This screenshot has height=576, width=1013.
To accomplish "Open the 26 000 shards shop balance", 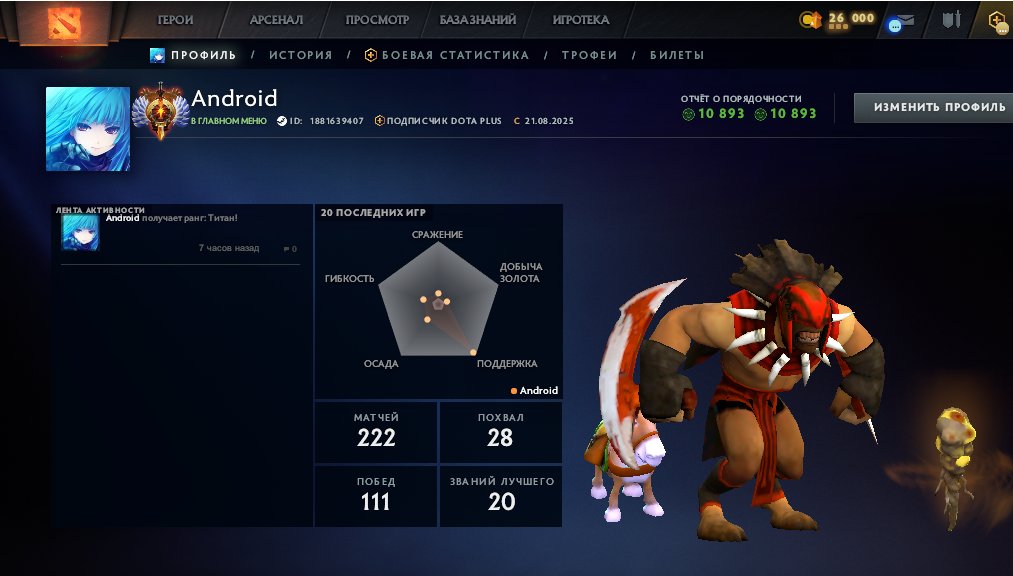I will pyautogui.click(x=838, y=19).
